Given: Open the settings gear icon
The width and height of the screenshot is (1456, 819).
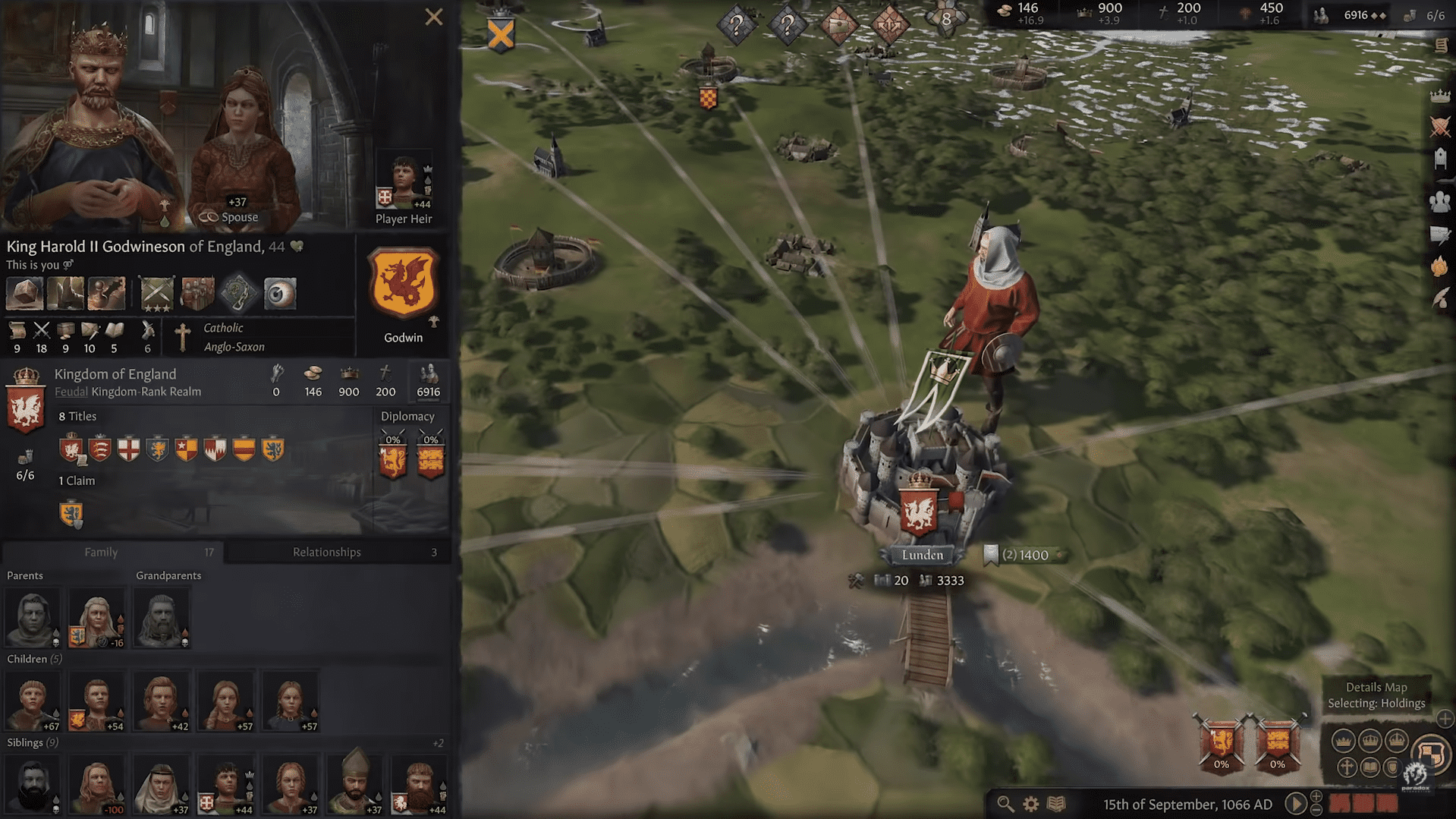Looking at the screenshot, I should 1030,804.
